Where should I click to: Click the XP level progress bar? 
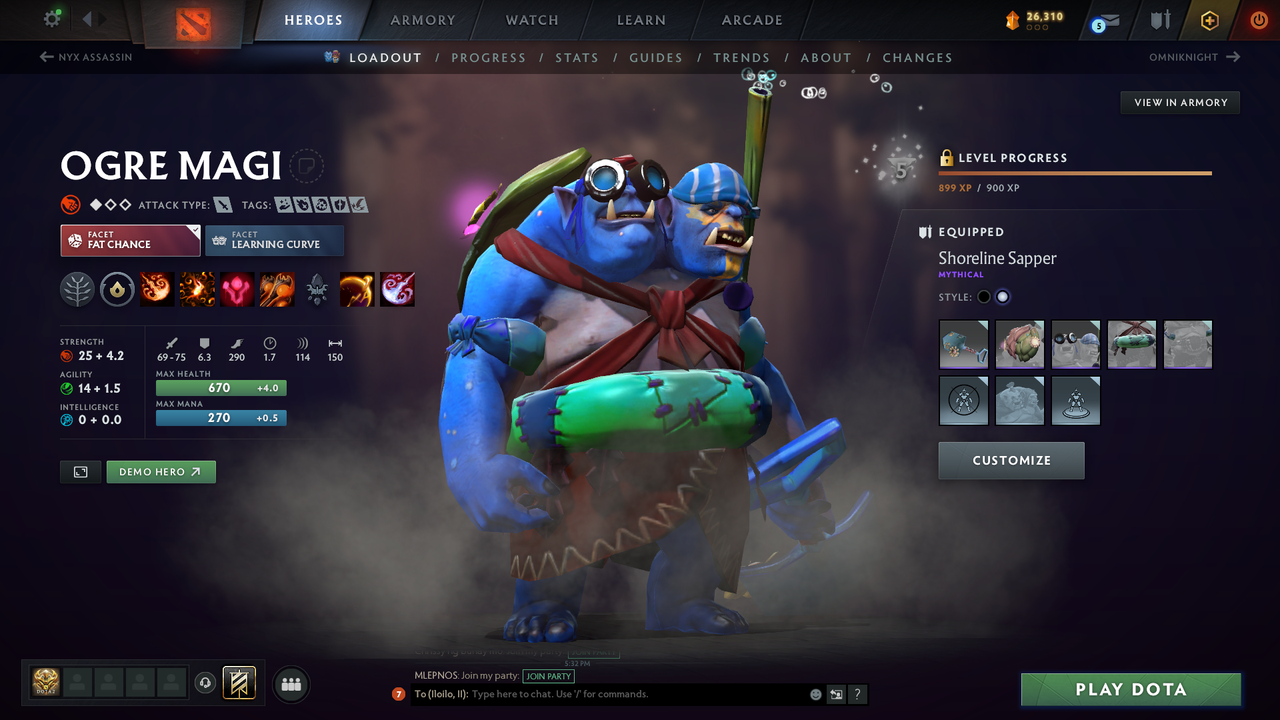1075,172
